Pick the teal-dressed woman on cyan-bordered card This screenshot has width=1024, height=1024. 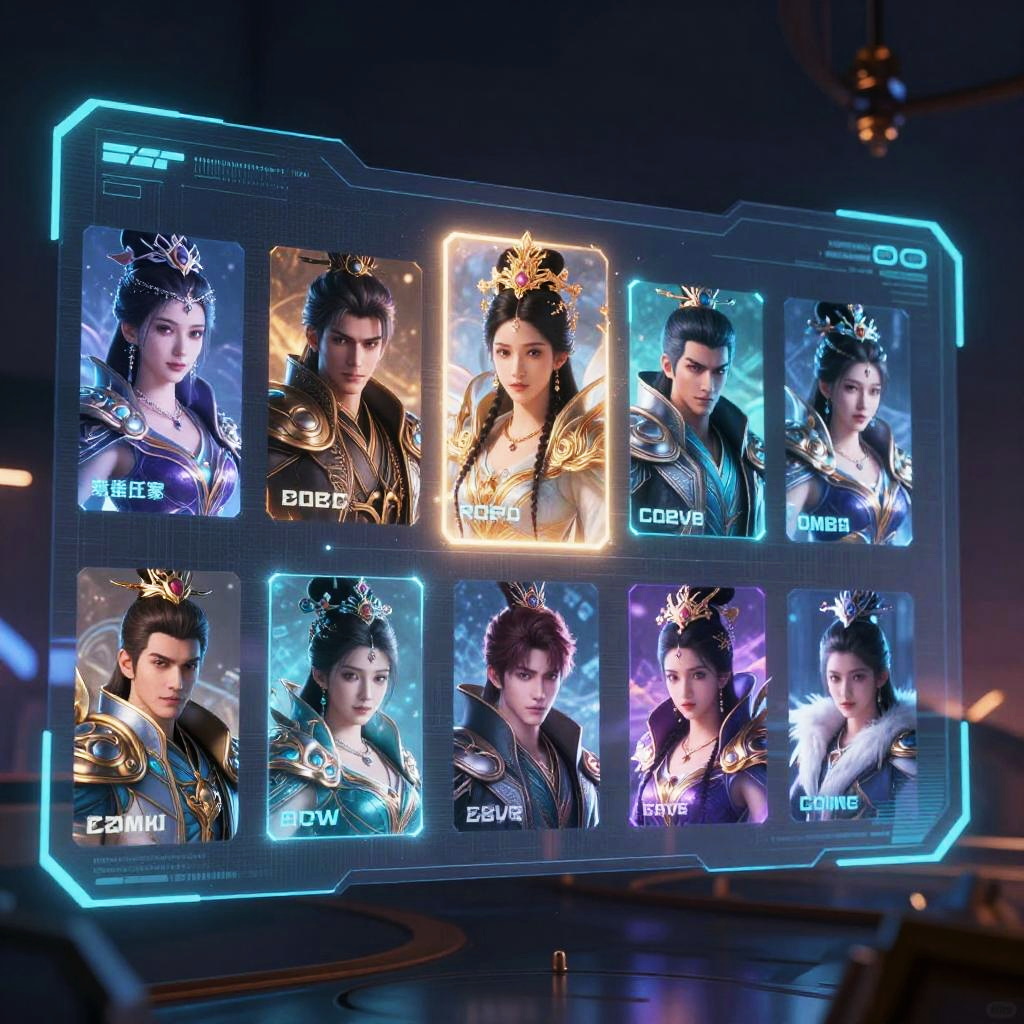(345, 706)
